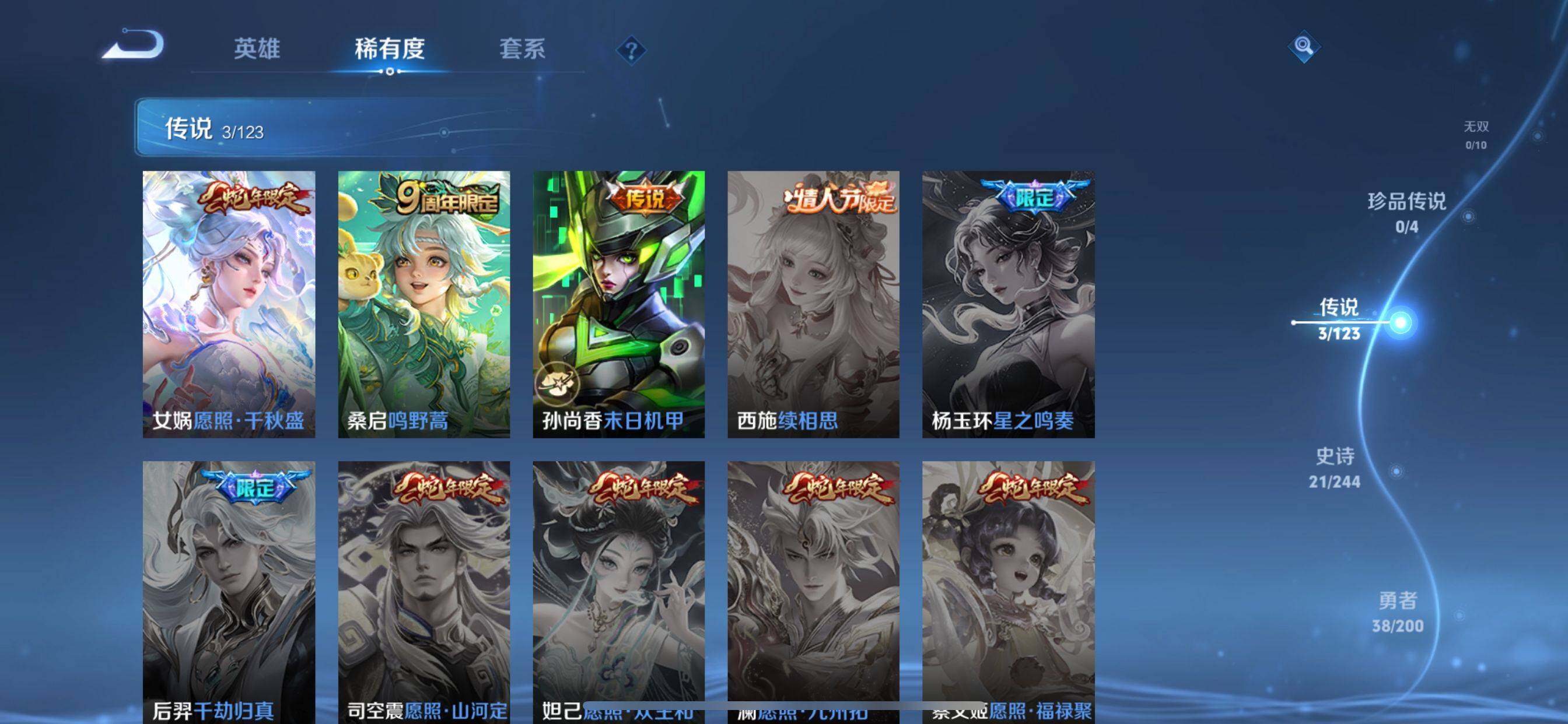
Task: View 杨玉环 星之鸣奏 skin card
Action: point(1008,304)
